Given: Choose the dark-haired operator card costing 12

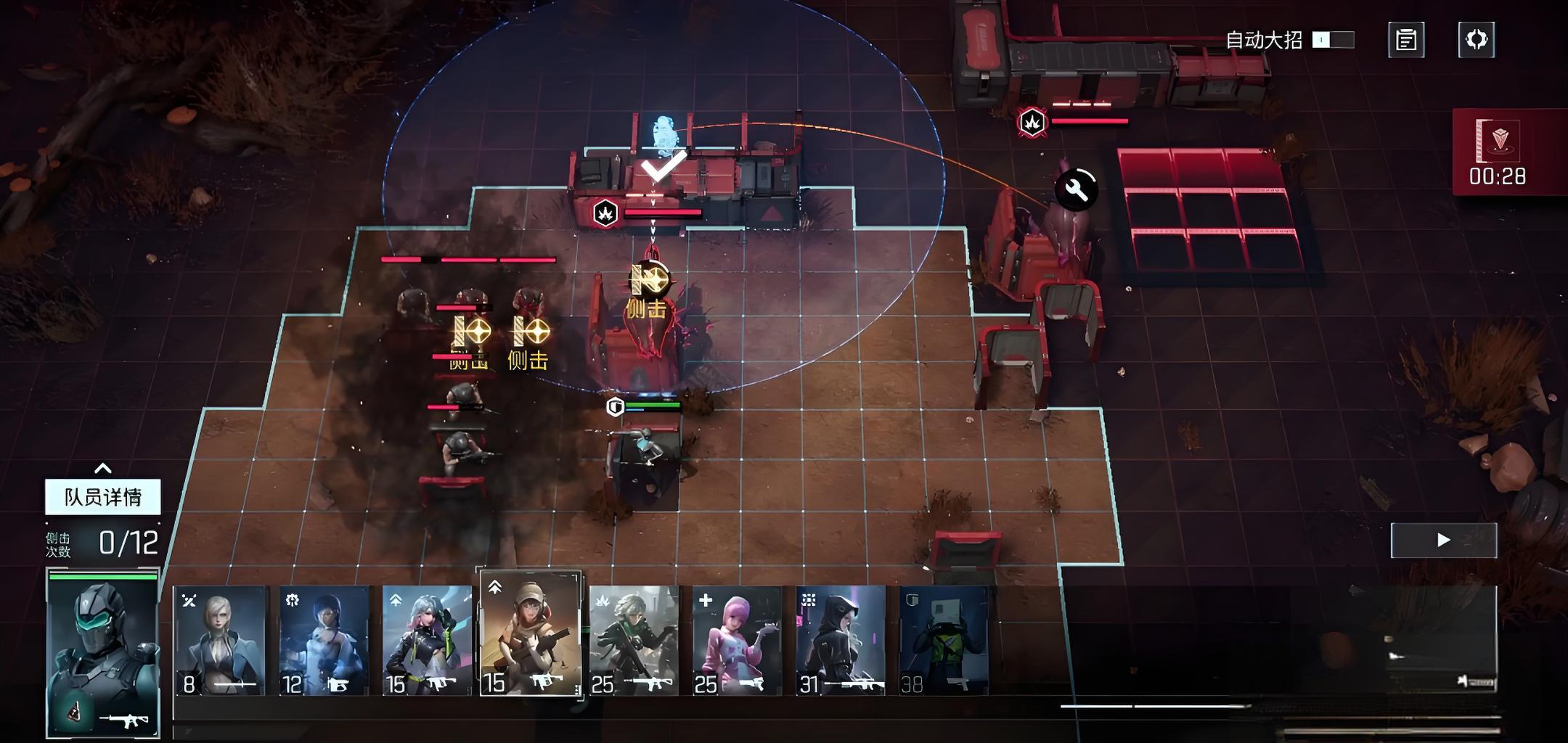Looking at the screenshot, I should (324, 641).
